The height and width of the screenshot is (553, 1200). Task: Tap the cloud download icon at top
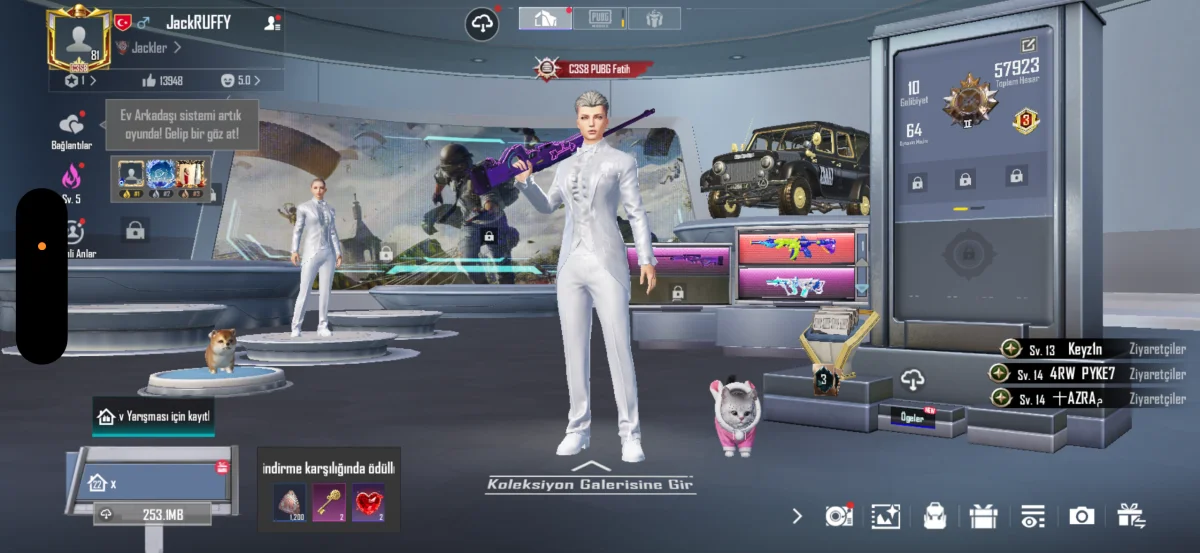pyautogui.click(x=482, y=24)
